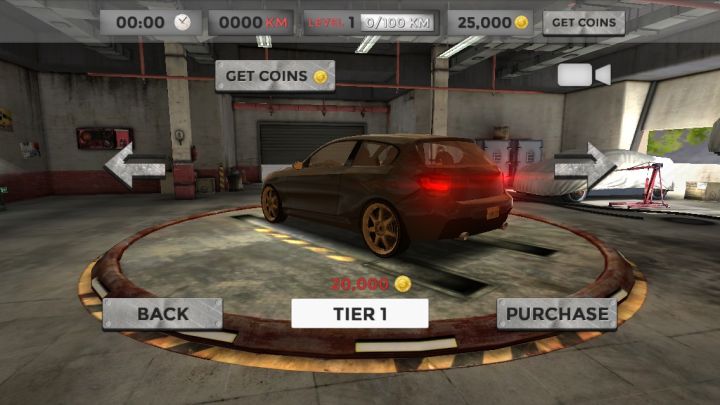Tap the GET COINS button above the car
Viewport: 720px width, 405px height.
275,76
